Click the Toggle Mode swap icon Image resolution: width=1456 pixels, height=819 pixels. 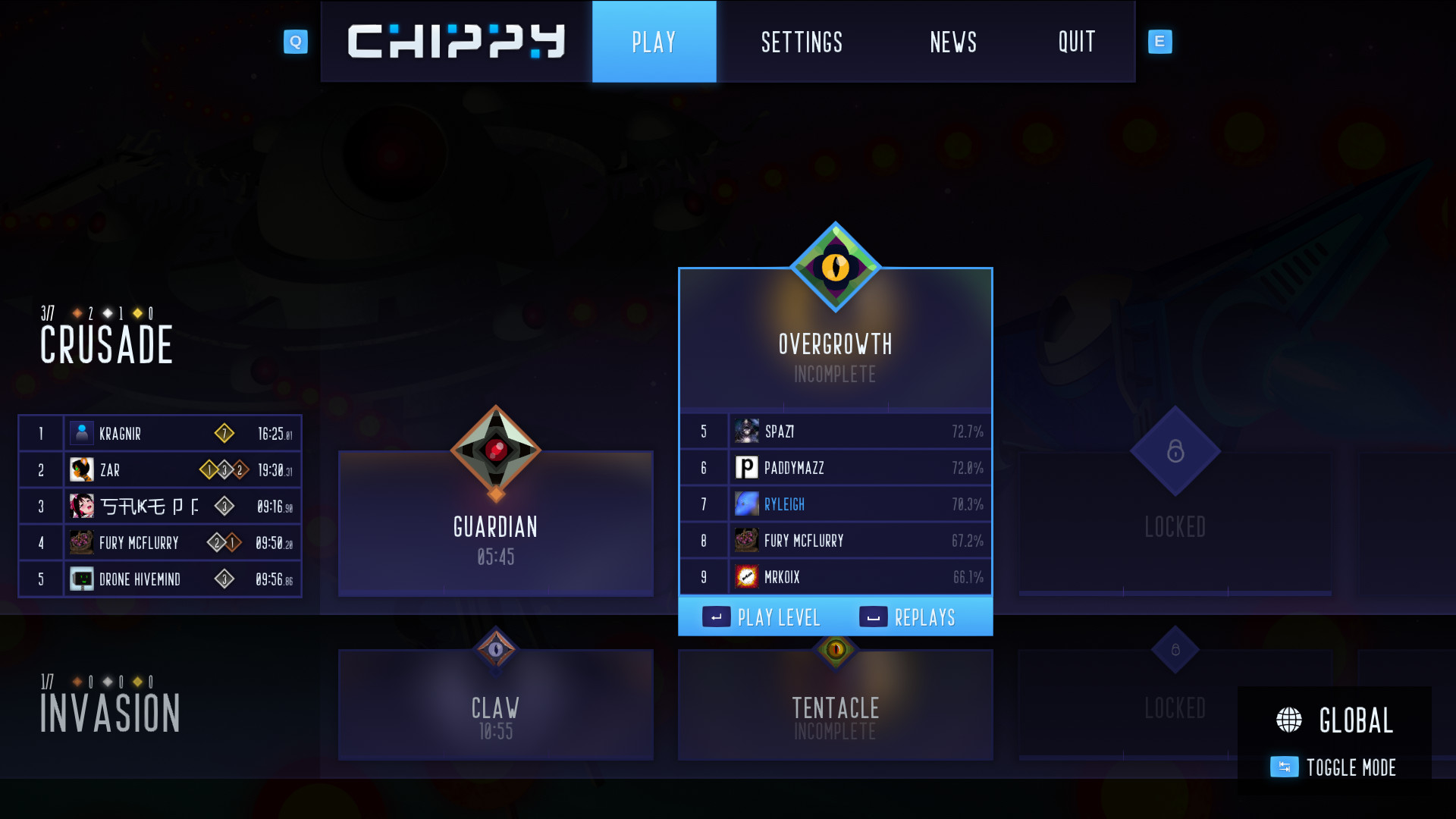tap(1284, 767)
